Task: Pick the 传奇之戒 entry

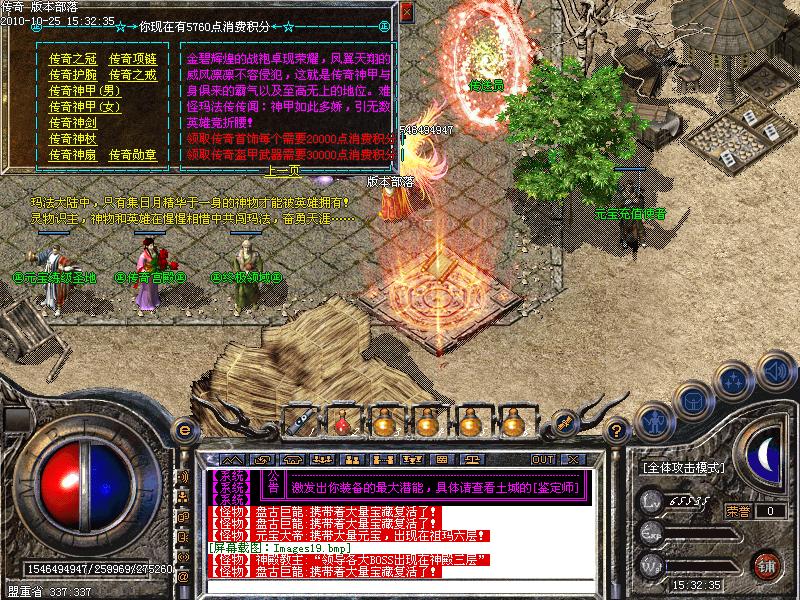Action: click(x=132, y=75)
